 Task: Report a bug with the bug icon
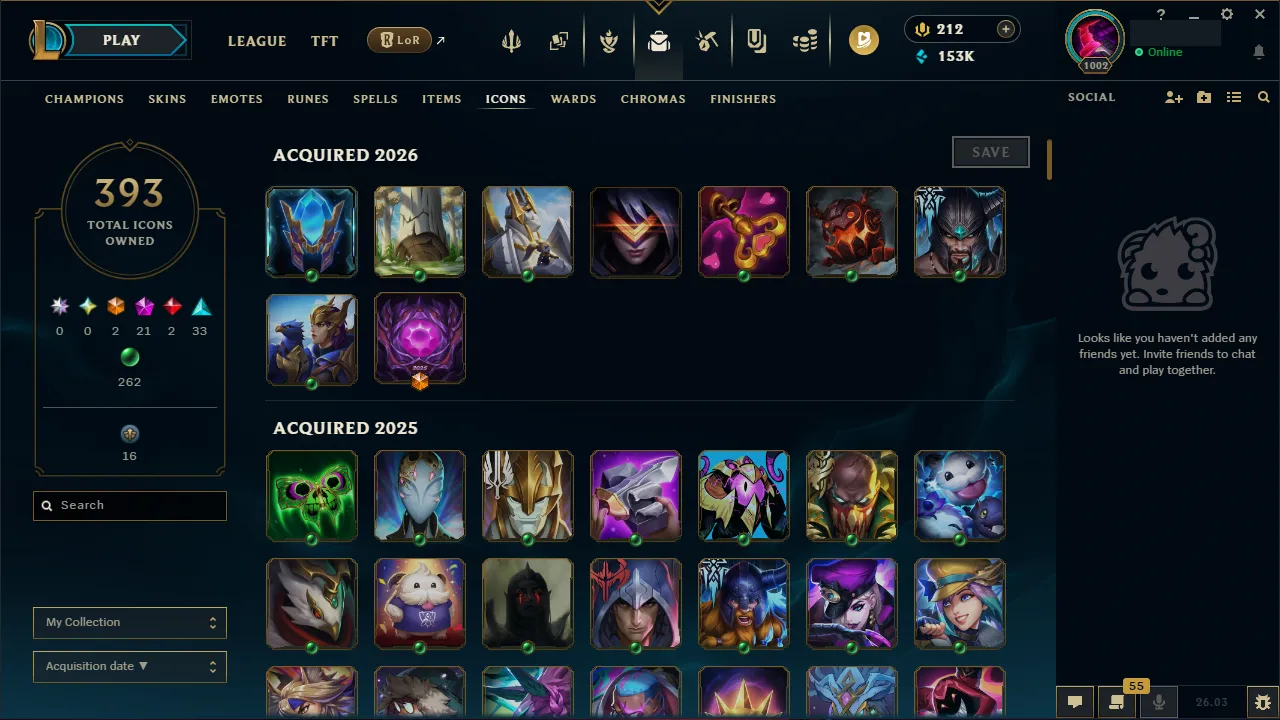pyautogui.click(x=1262, y=701)
